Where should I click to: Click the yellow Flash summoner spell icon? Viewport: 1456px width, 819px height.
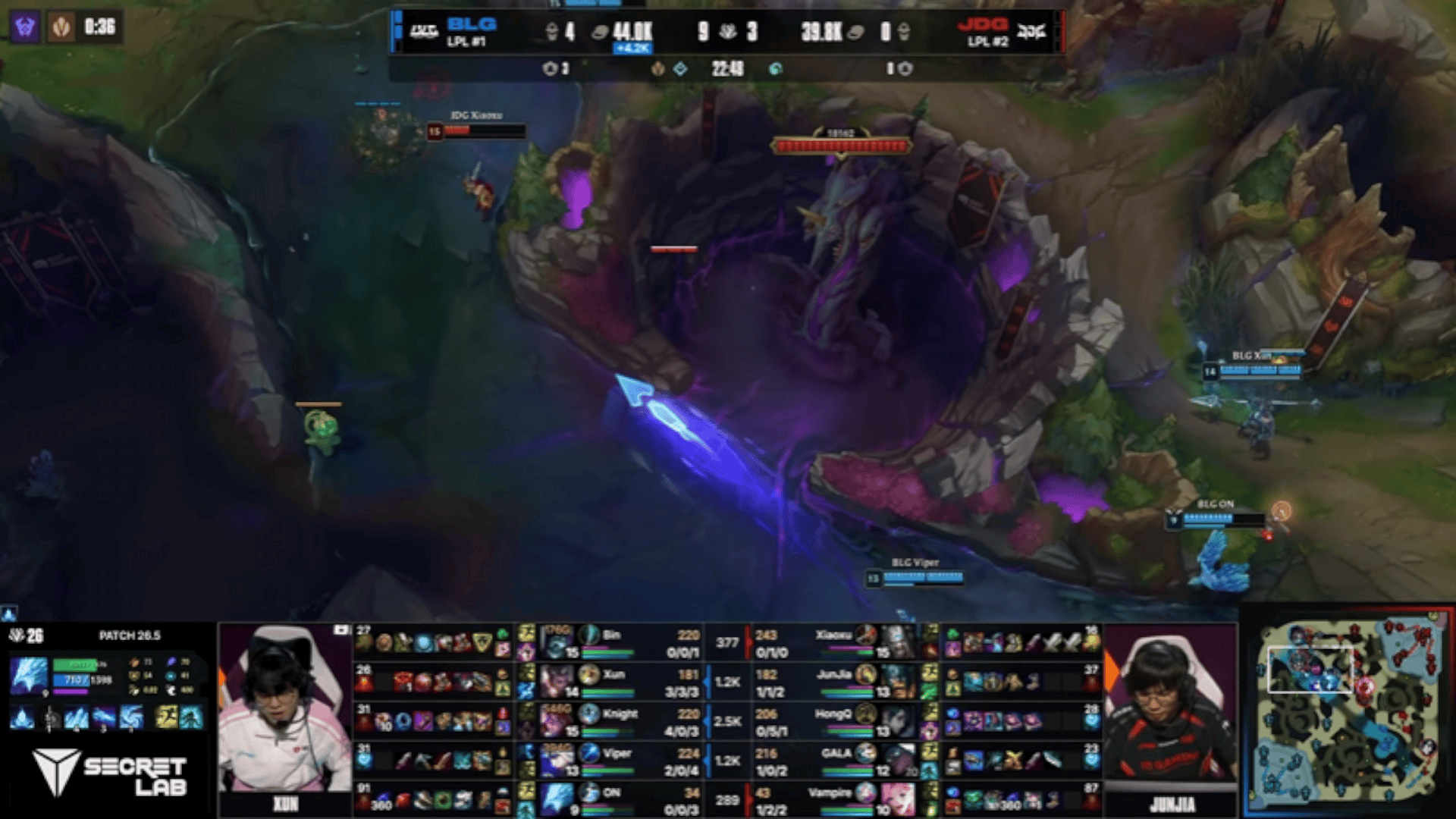click(166, 717)
